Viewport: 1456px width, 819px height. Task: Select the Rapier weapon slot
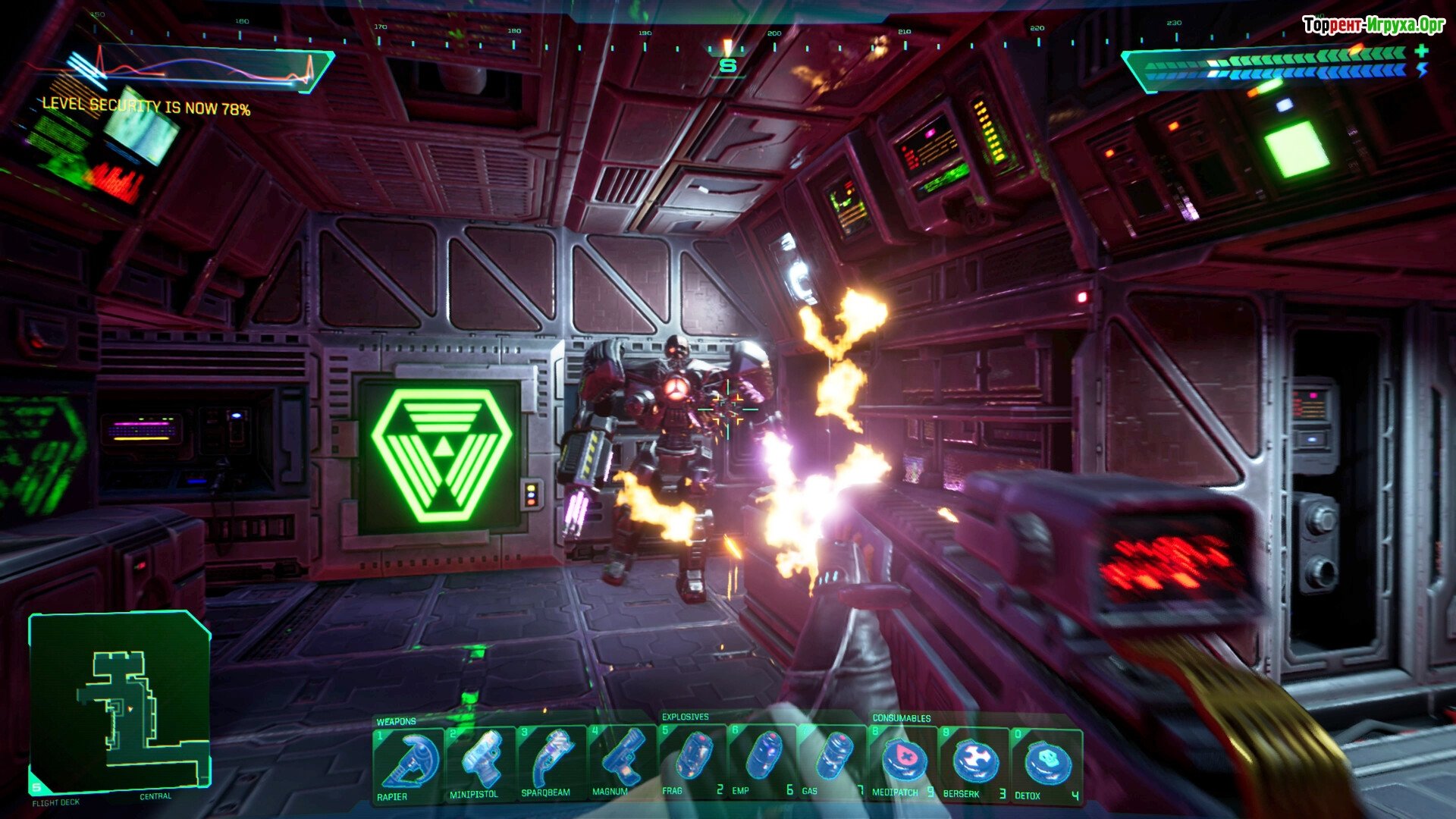409,763
